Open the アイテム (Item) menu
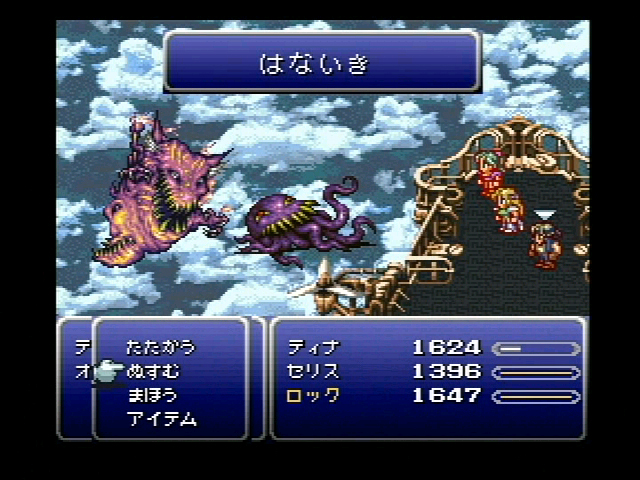 click(x=161, y=419)
